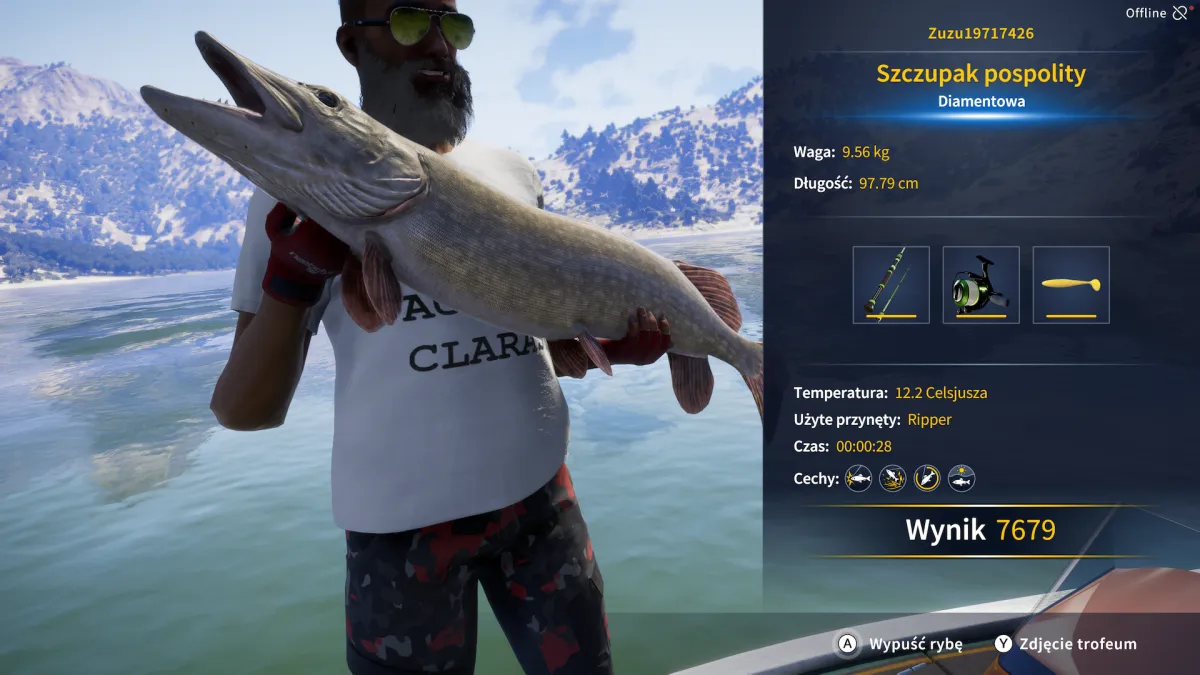This screenshot has width=1200, height=675.
Task: Inspect the sun-over-fish trait icon
Action: 961,478
